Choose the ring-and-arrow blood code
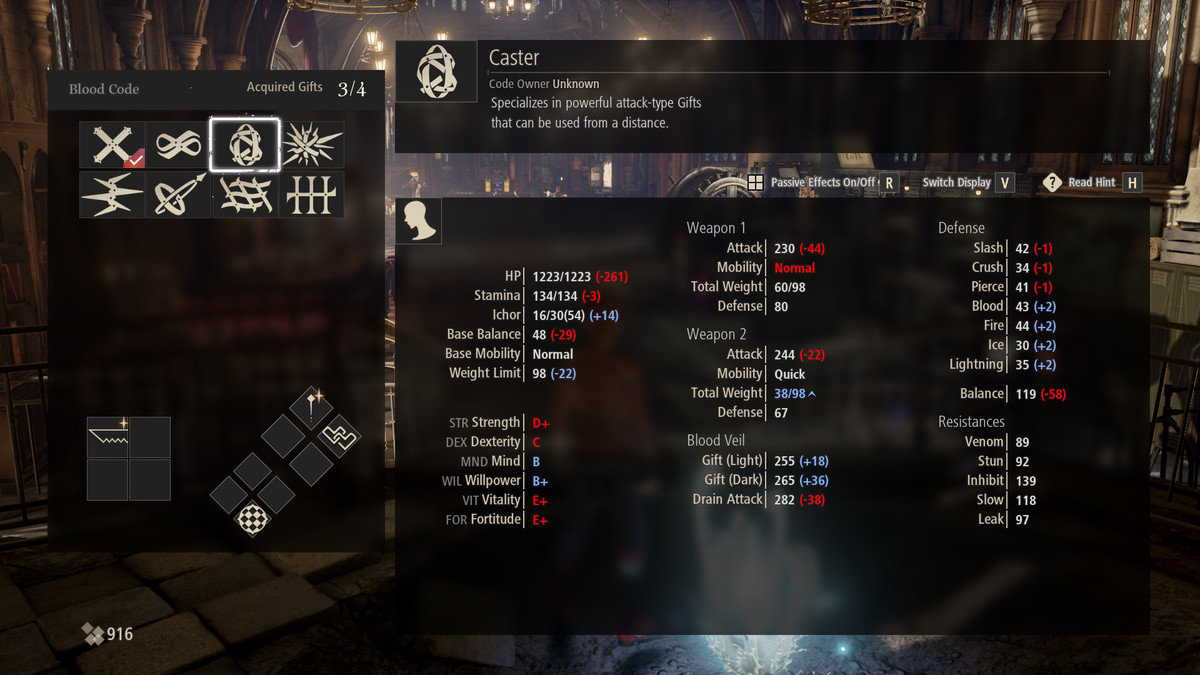The image size is (1200, 675). [x=179, y=195]
